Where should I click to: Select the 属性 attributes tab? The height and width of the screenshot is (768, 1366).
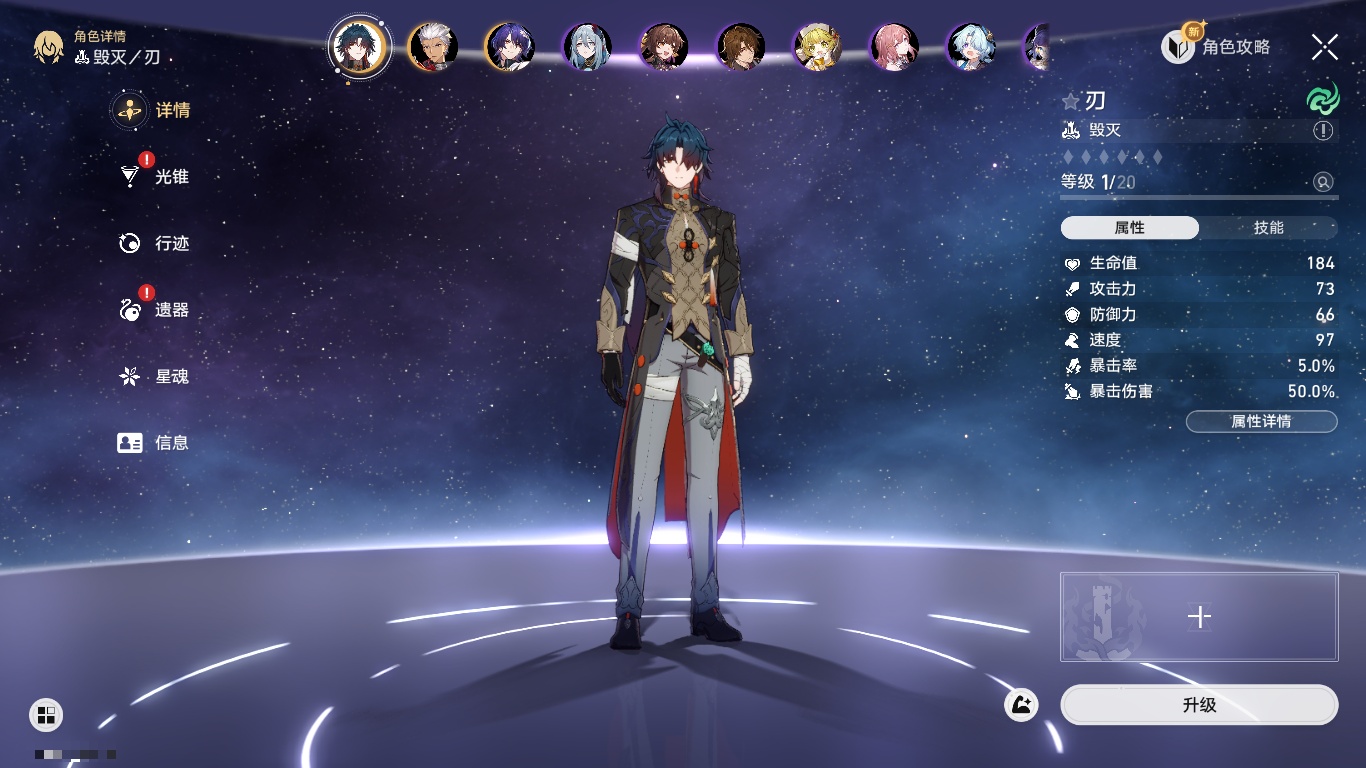pos(1130,228)
